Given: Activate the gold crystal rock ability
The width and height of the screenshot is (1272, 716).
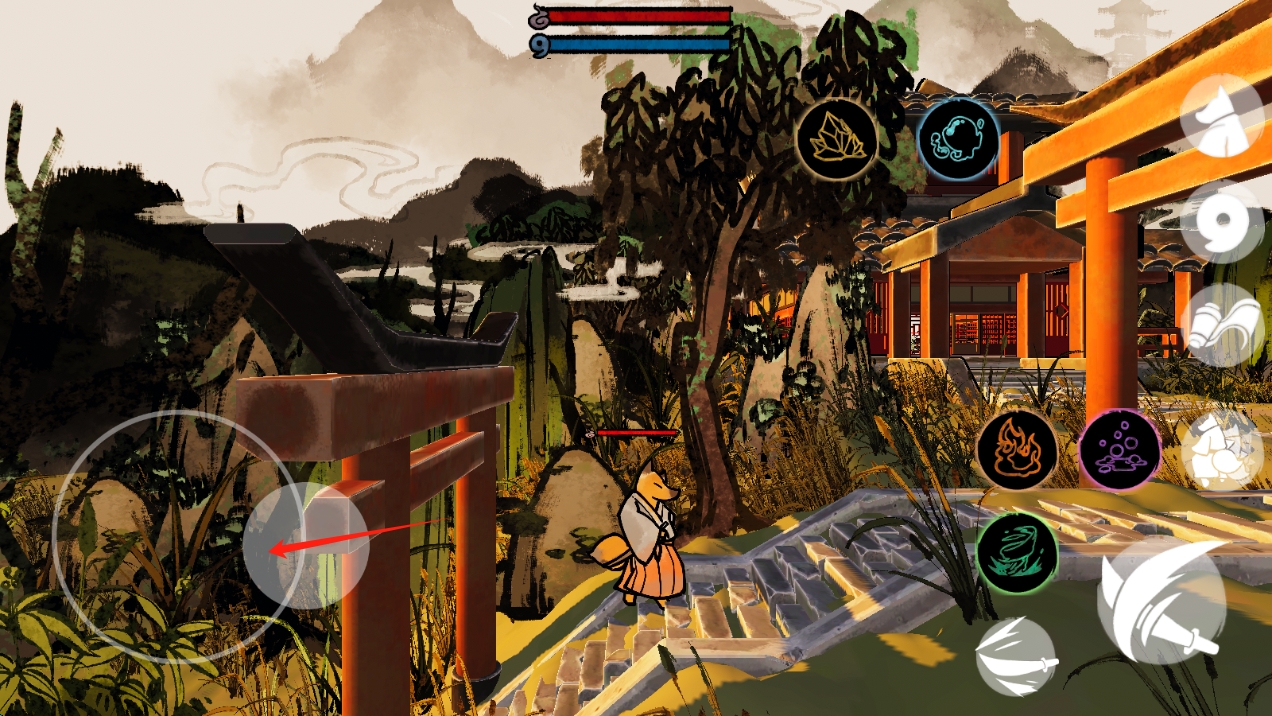Looking at the screenshot, I should (x=836, y=139).
